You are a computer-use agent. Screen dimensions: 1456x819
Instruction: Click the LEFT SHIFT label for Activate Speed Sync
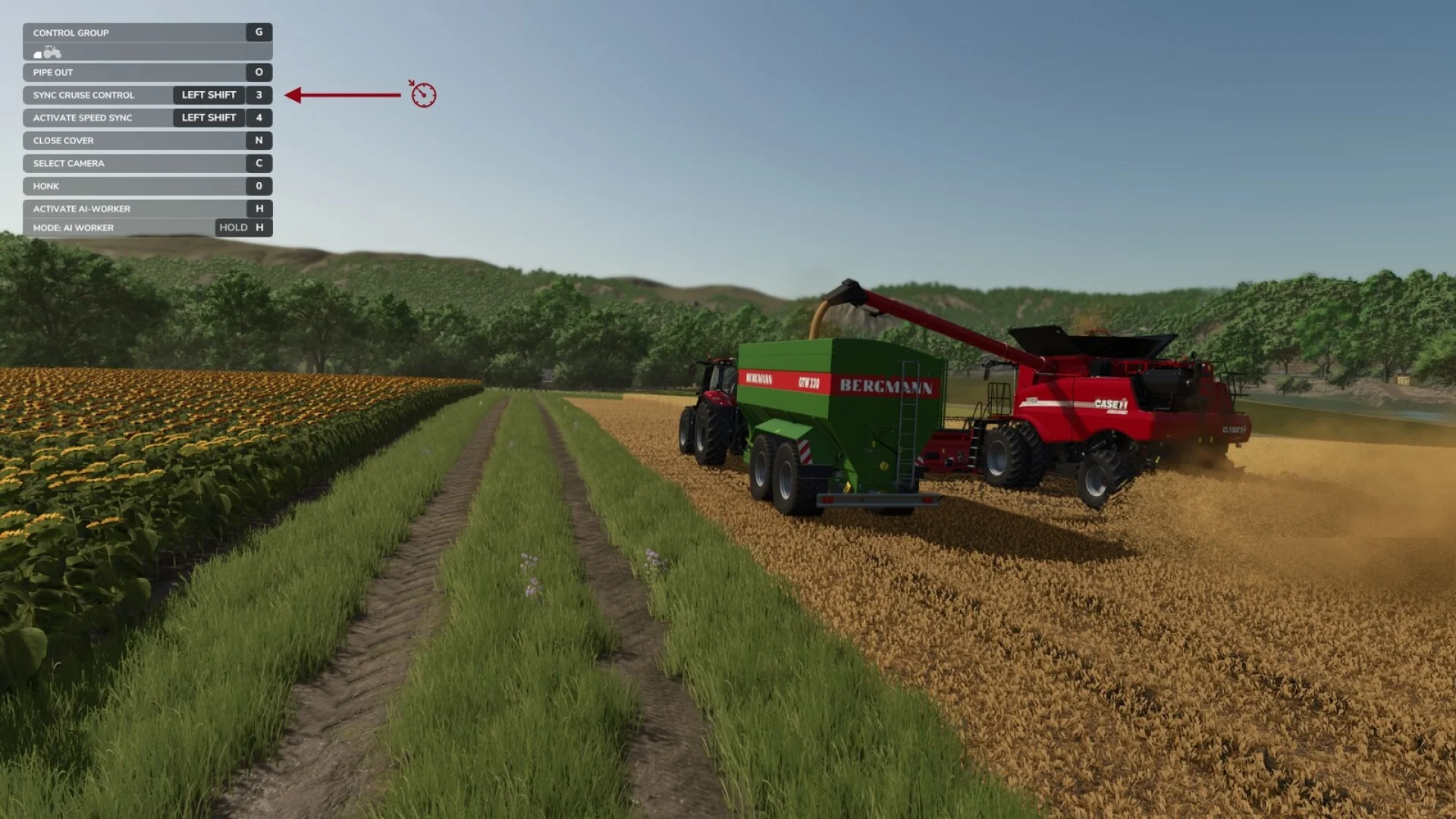pos(209,118)
